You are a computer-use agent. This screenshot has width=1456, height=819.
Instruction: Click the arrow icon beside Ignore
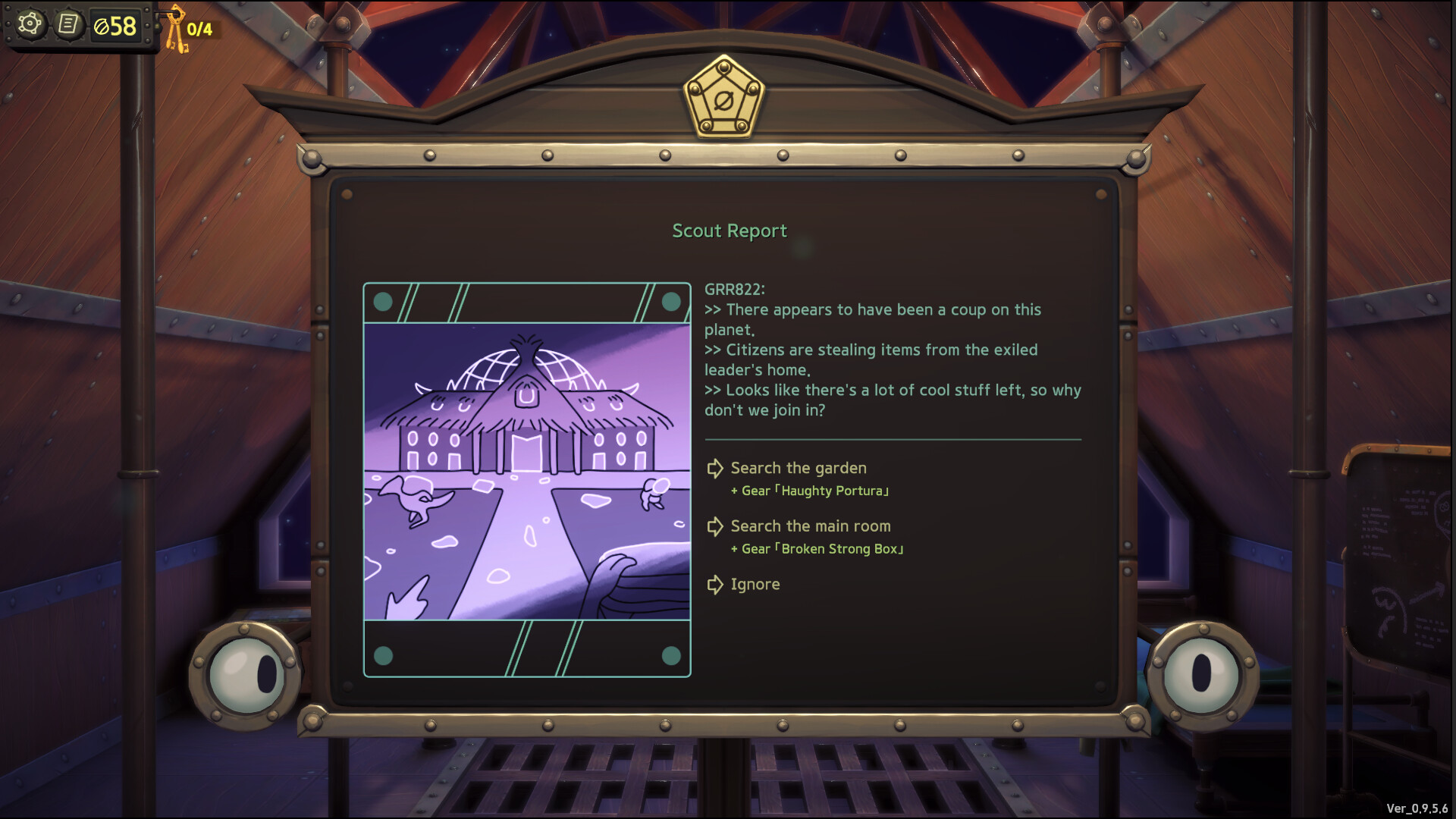714,584
